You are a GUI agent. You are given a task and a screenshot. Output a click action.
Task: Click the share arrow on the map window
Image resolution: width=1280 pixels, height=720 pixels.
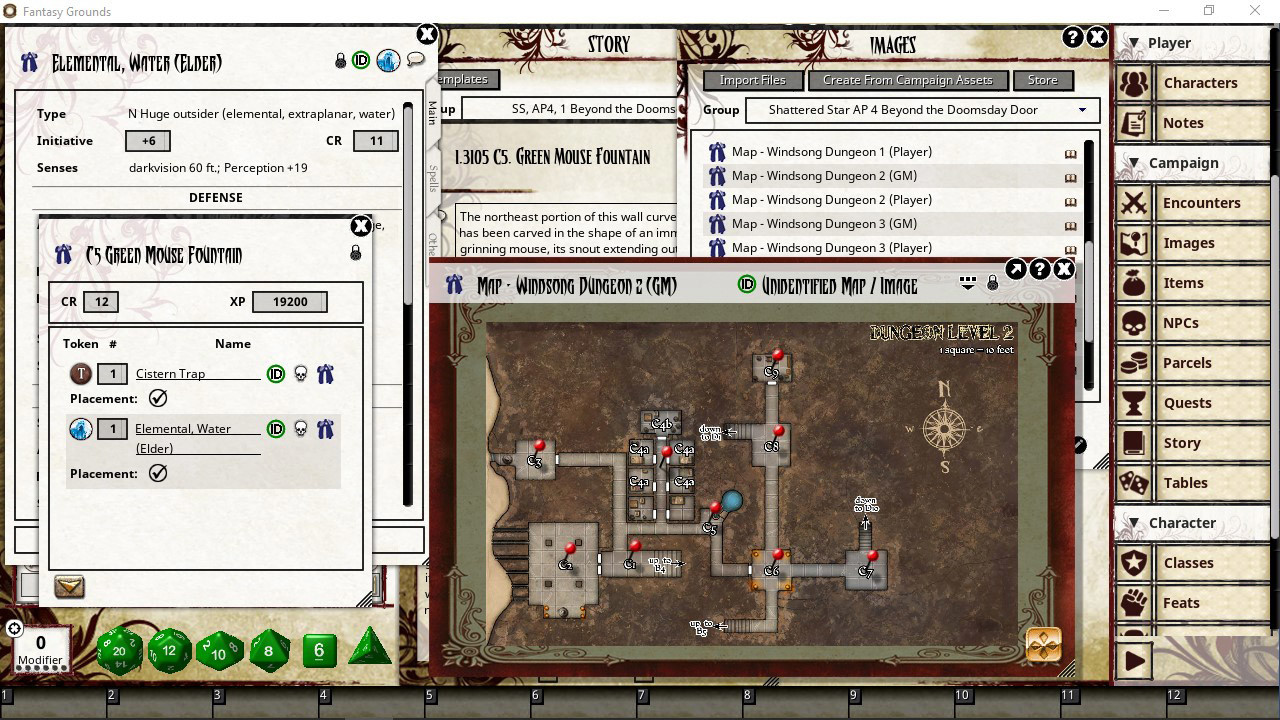pos(1014,268)
